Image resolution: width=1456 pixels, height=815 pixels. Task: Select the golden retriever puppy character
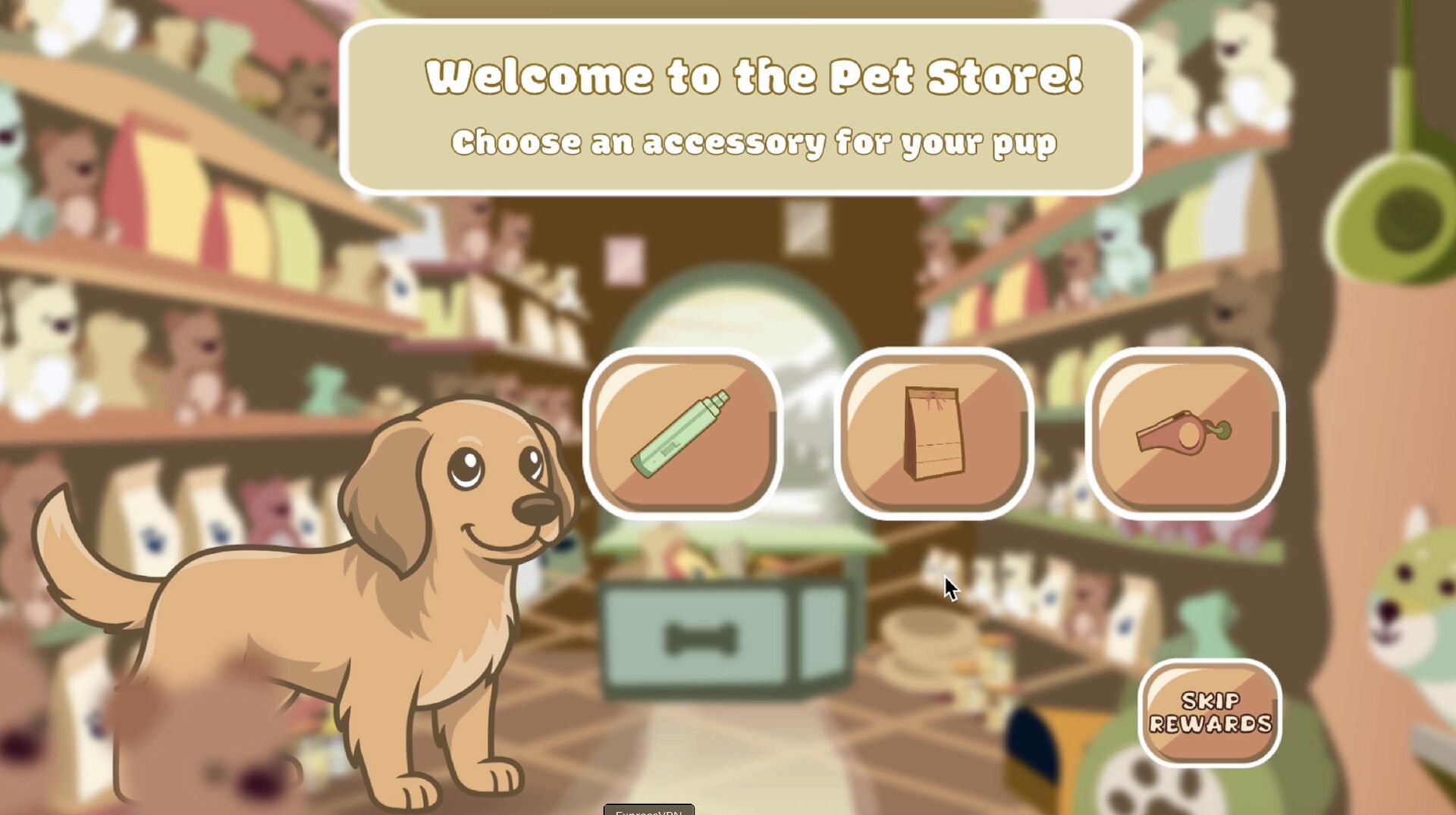(341, 607)
